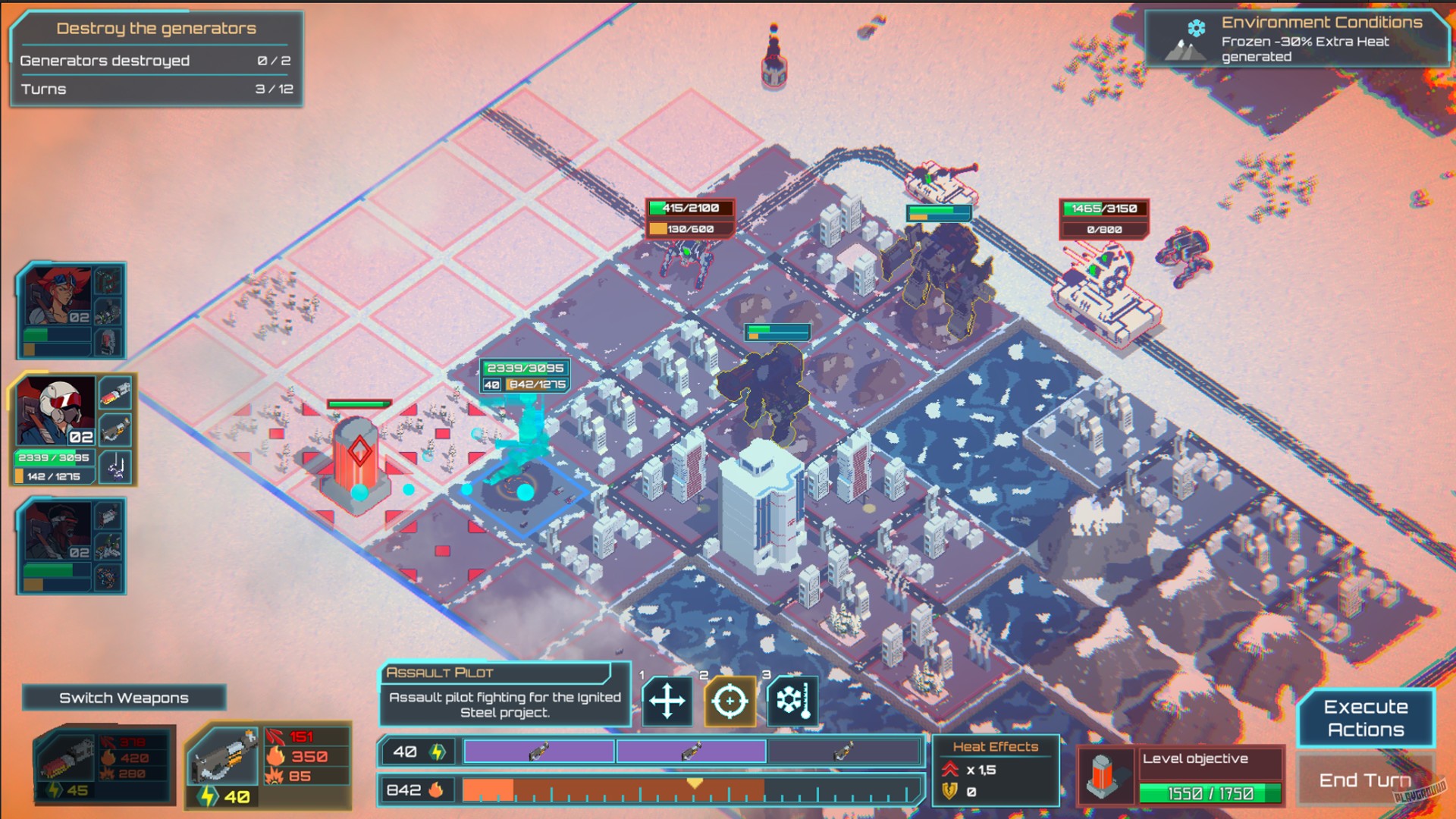
Task: Click the energy bolt icon showing 40
Action: tap(437, 751)
